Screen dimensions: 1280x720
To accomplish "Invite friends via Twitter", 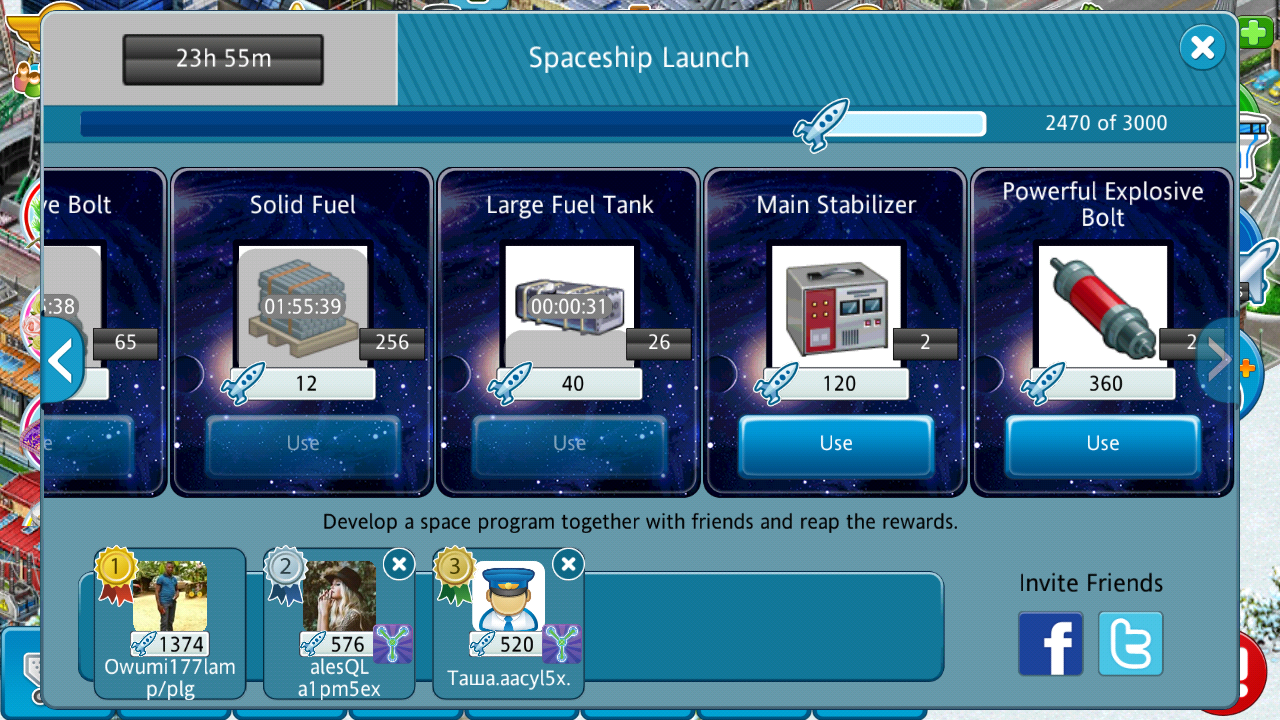I will (1130, 643).
